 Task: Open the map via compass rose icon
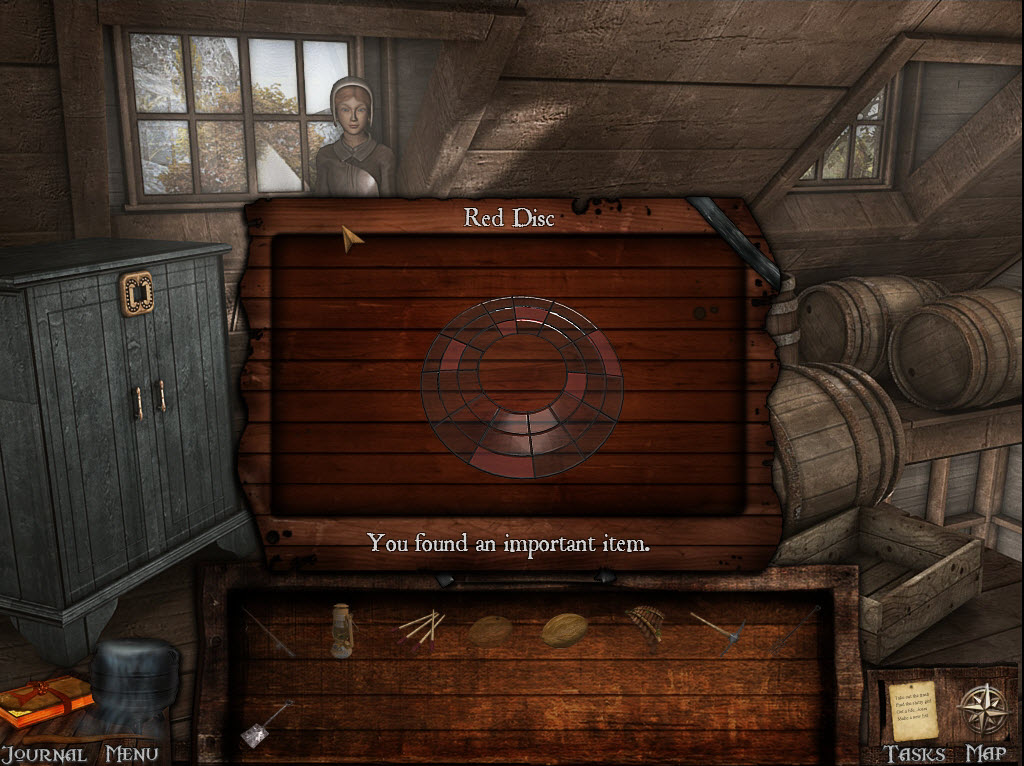[981, 709]
